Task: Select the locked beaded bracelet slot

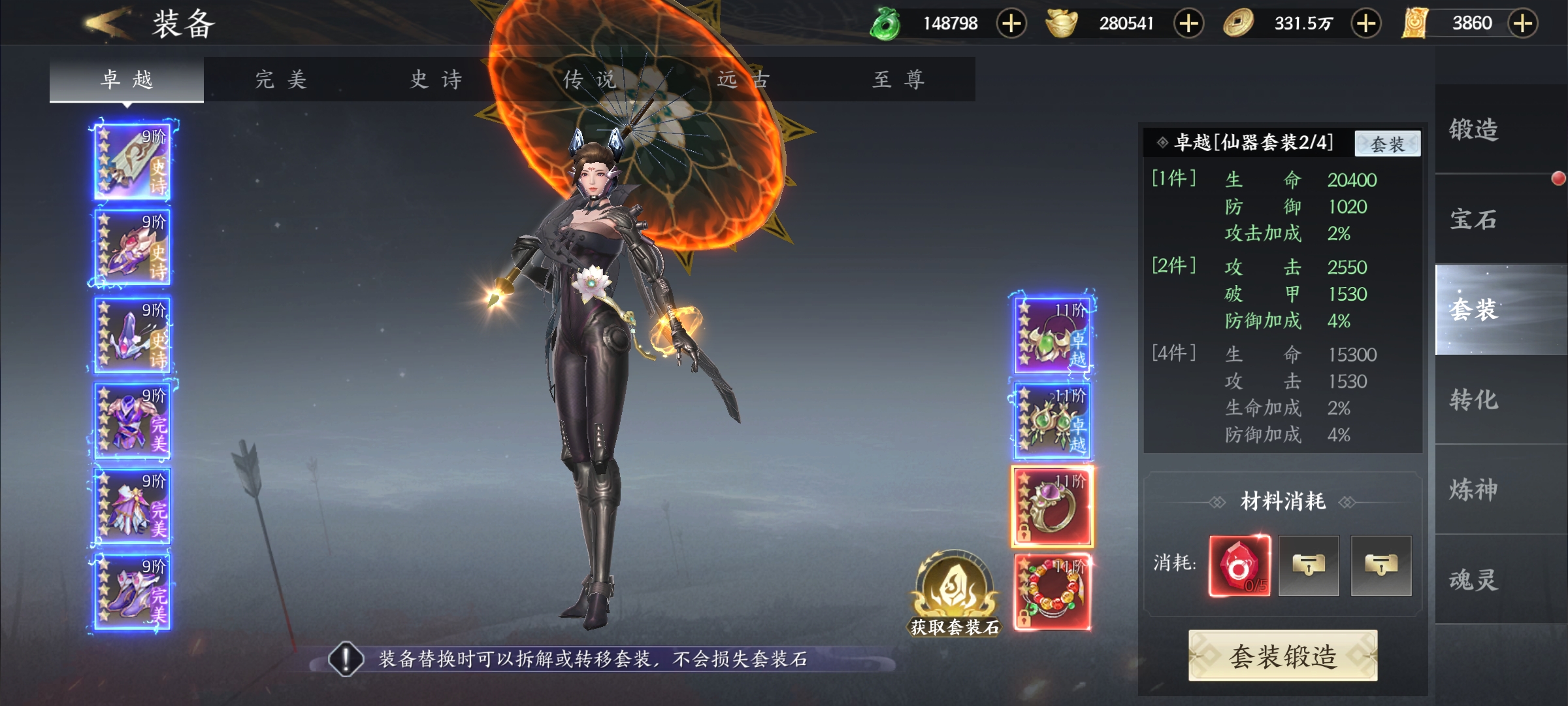Action: [x=1052, y=592]
